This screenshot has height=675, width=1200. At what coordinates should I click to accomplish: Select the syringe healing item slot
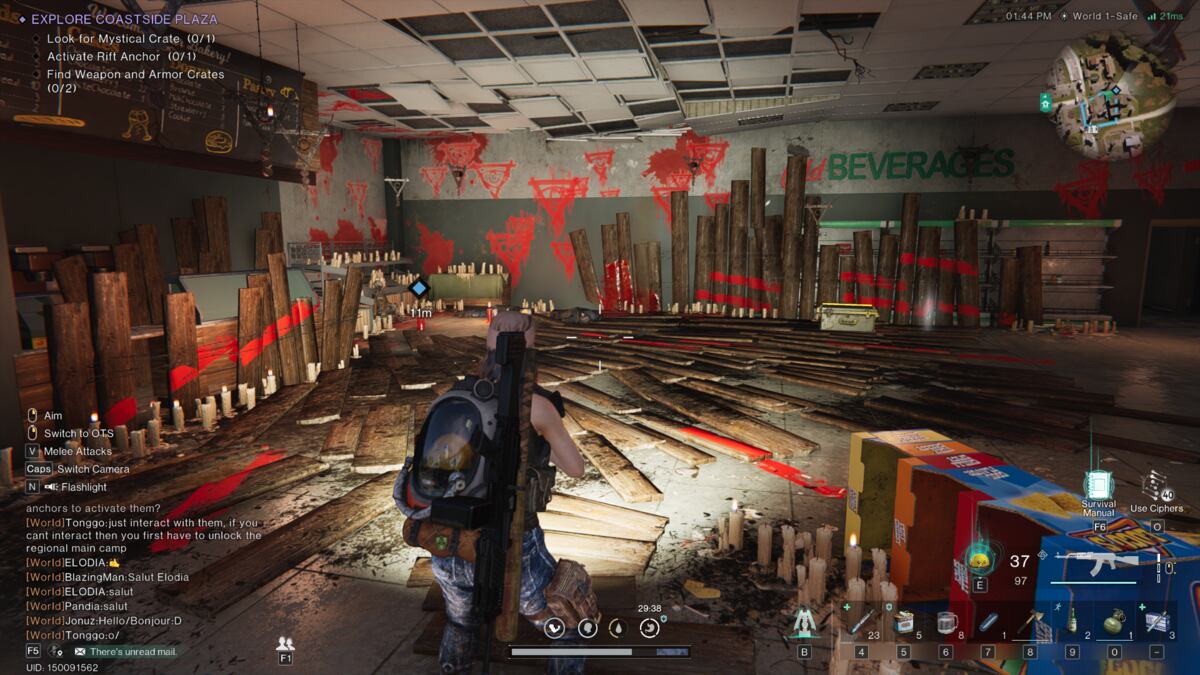click(861, 622)
